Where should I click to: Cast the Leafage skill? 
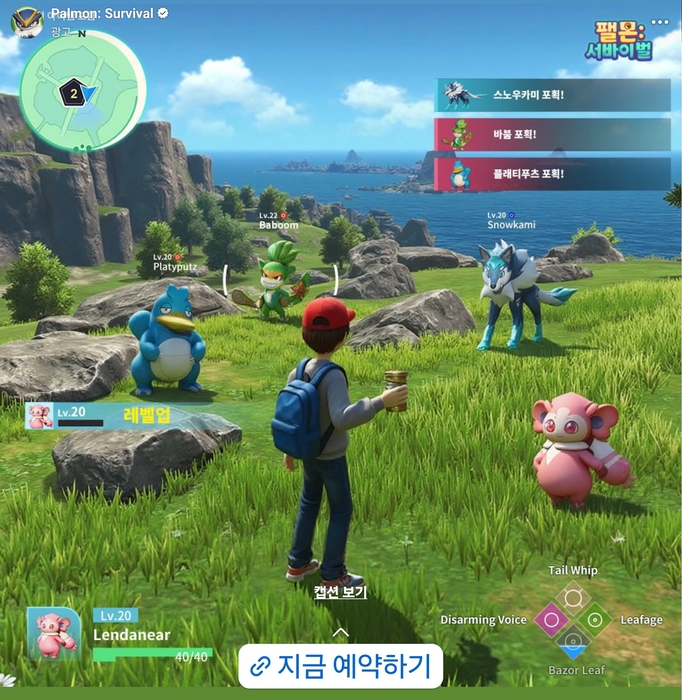[x=595, y=620]
